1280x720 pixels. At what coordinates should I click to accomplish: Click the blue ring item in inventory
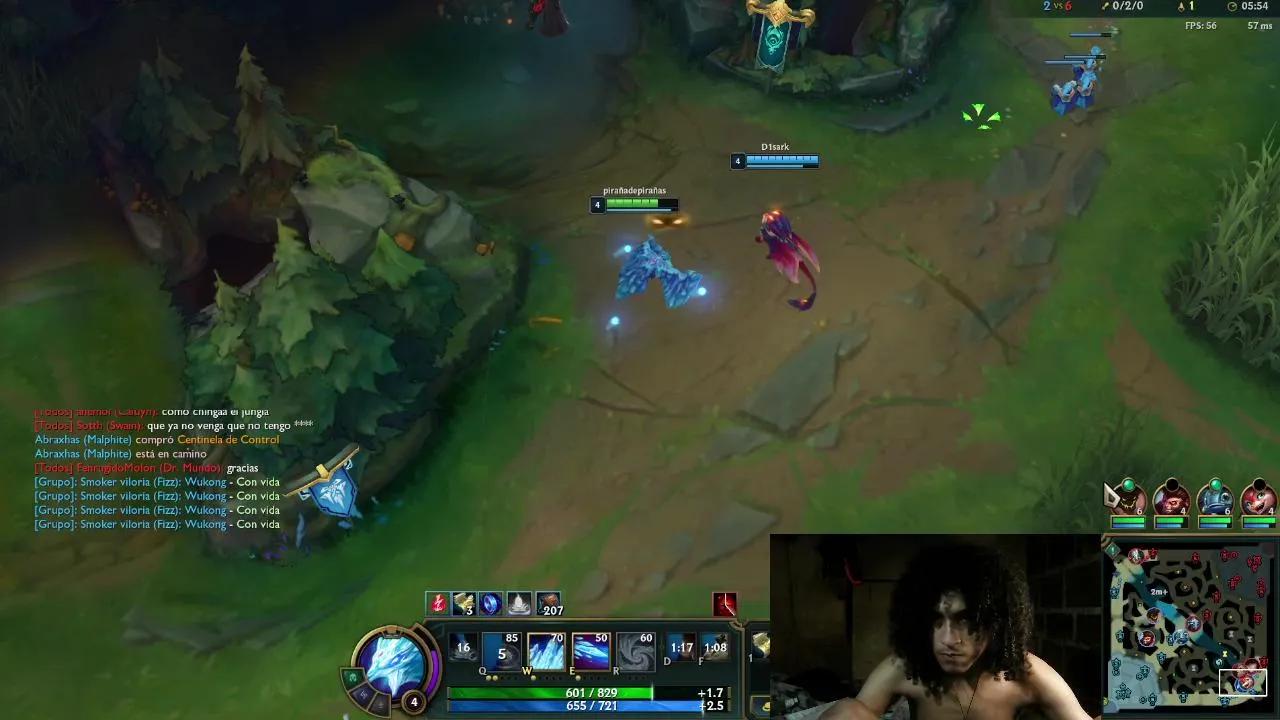click(x=490, y=602)
